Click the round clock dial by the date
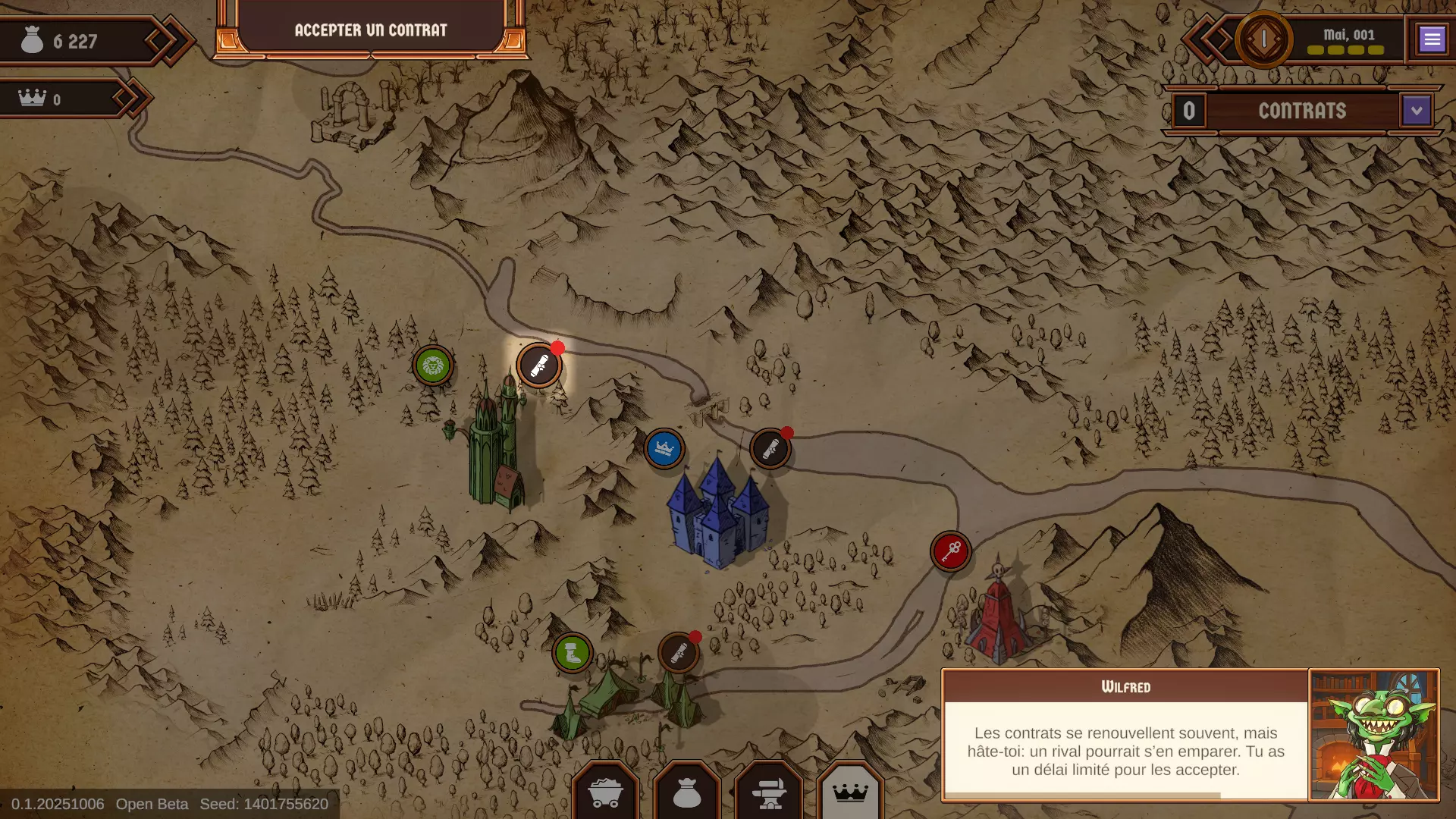 1263,39
